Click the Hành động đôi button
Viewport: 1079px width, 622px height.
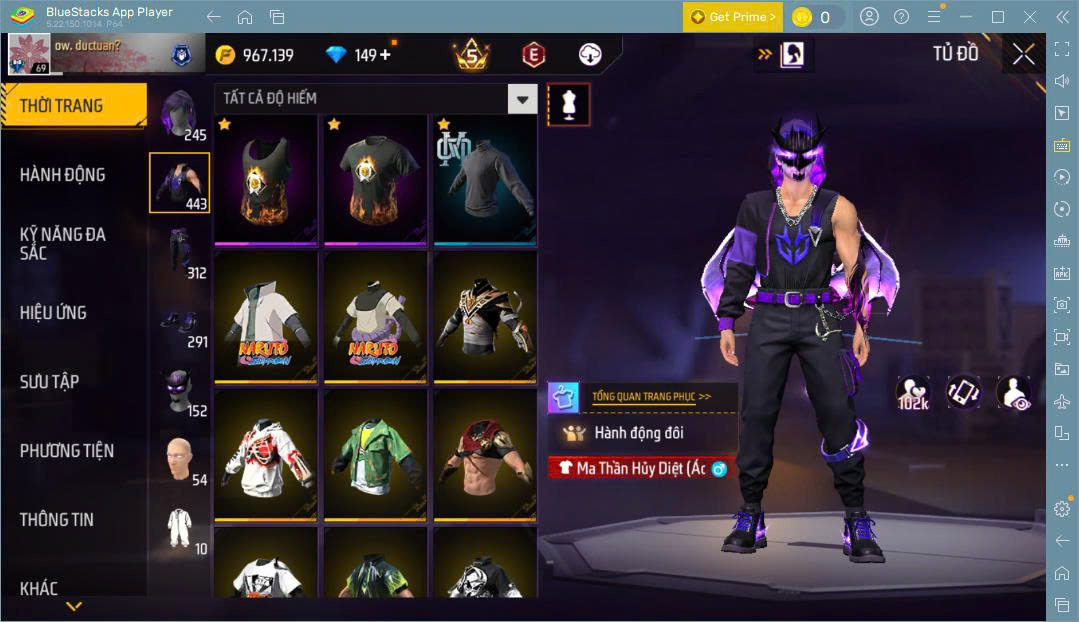(640, 433)
